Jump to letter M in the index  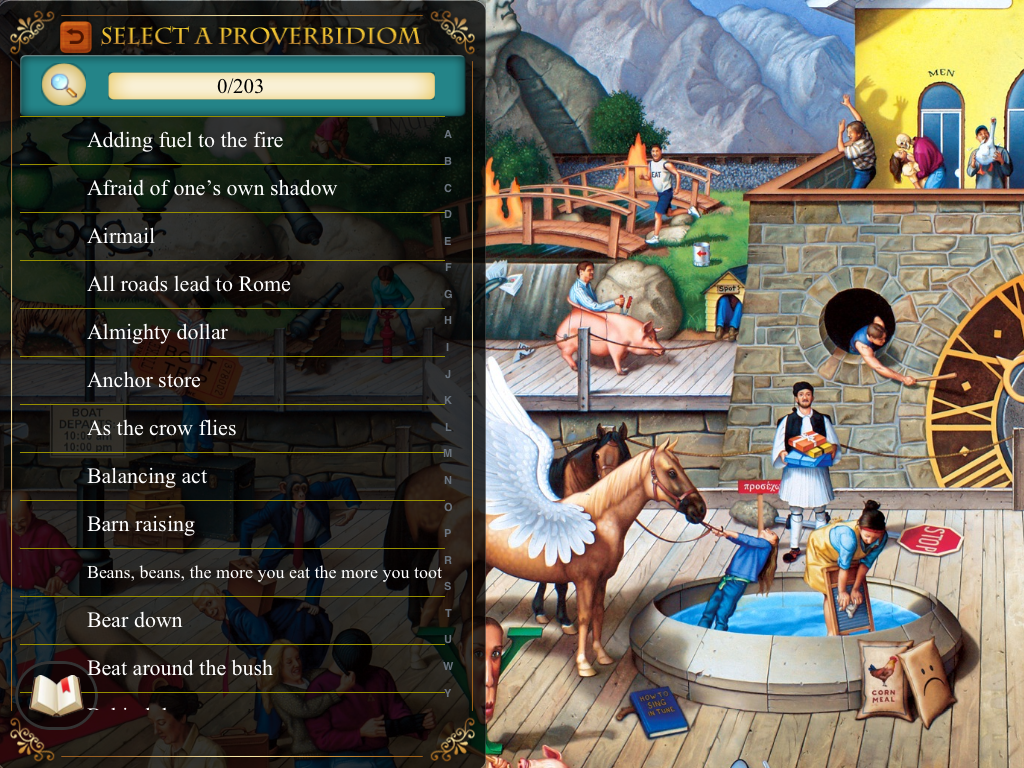point(447,453)
